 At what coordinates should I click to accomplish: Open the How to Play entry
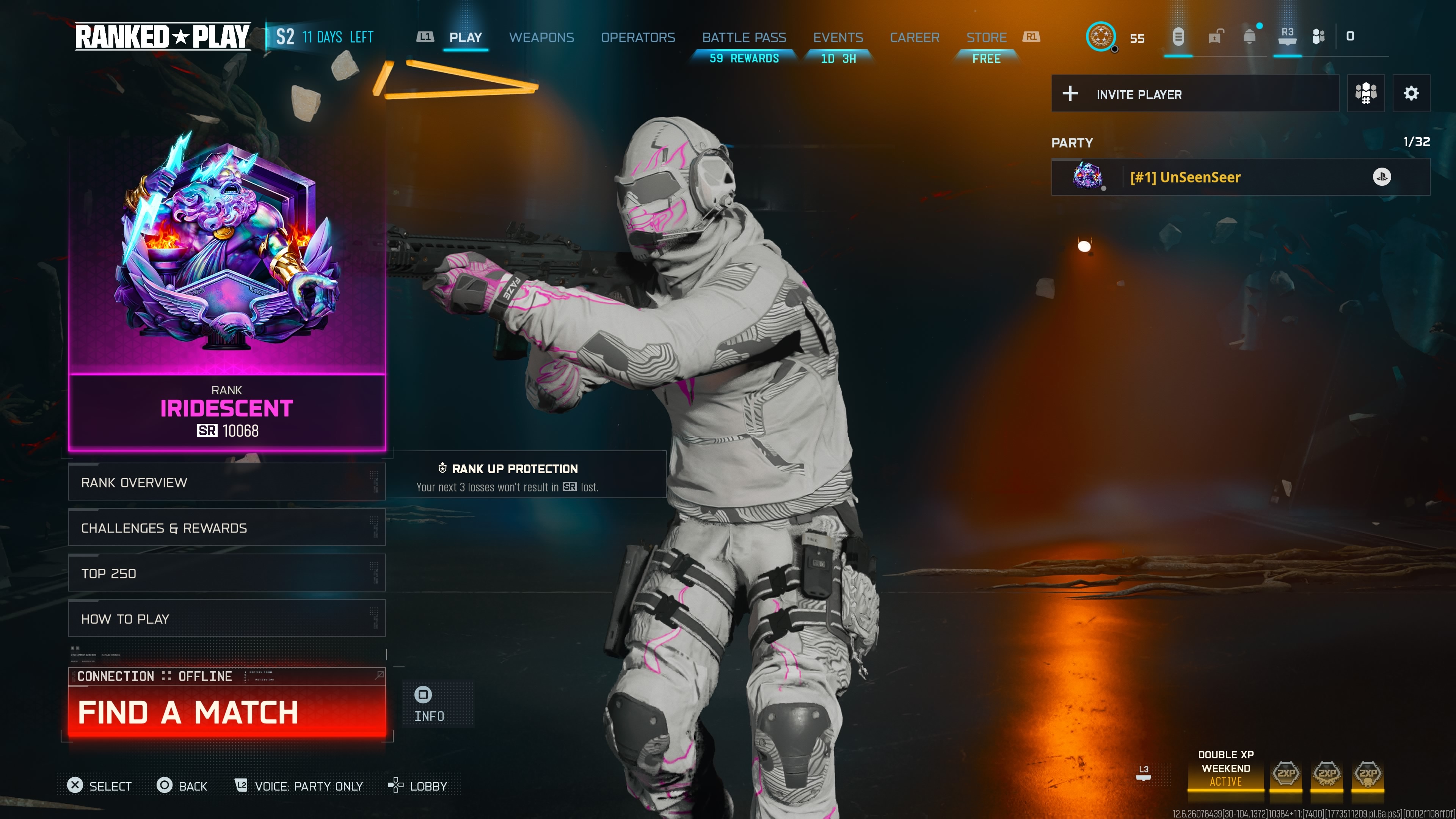pyautogui.click(x=227, y=618)
